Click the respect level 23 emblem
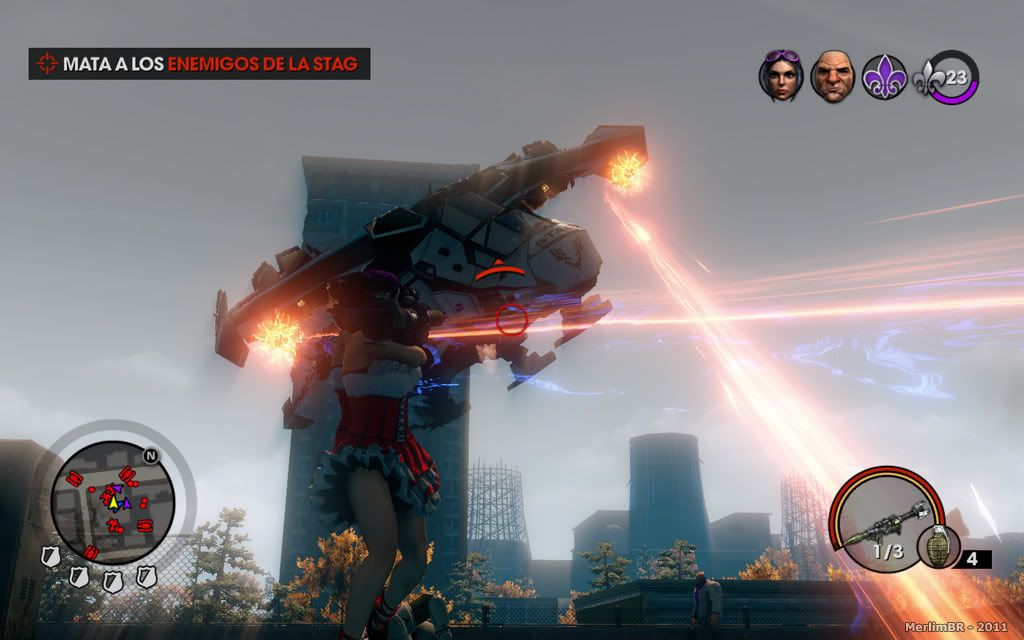Image resolution: width=1024 pixels, height=640 pixels. coord(950,77)
